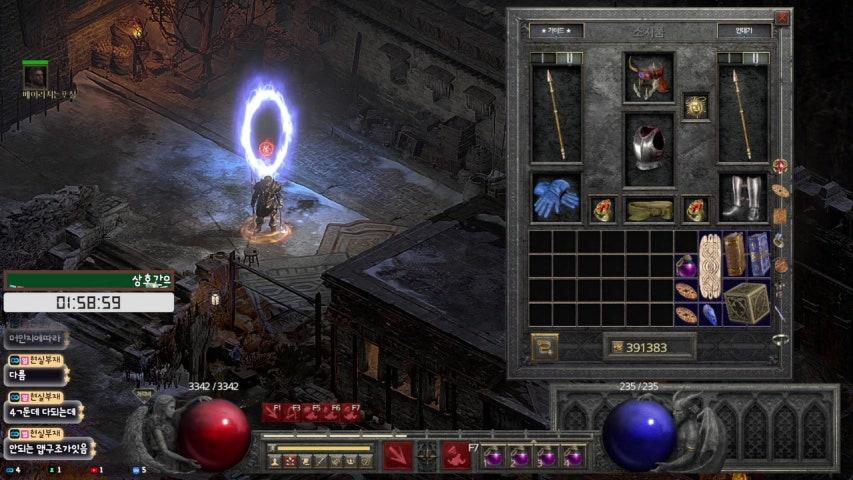Select the ring next to the gloves

coord(603,209)
